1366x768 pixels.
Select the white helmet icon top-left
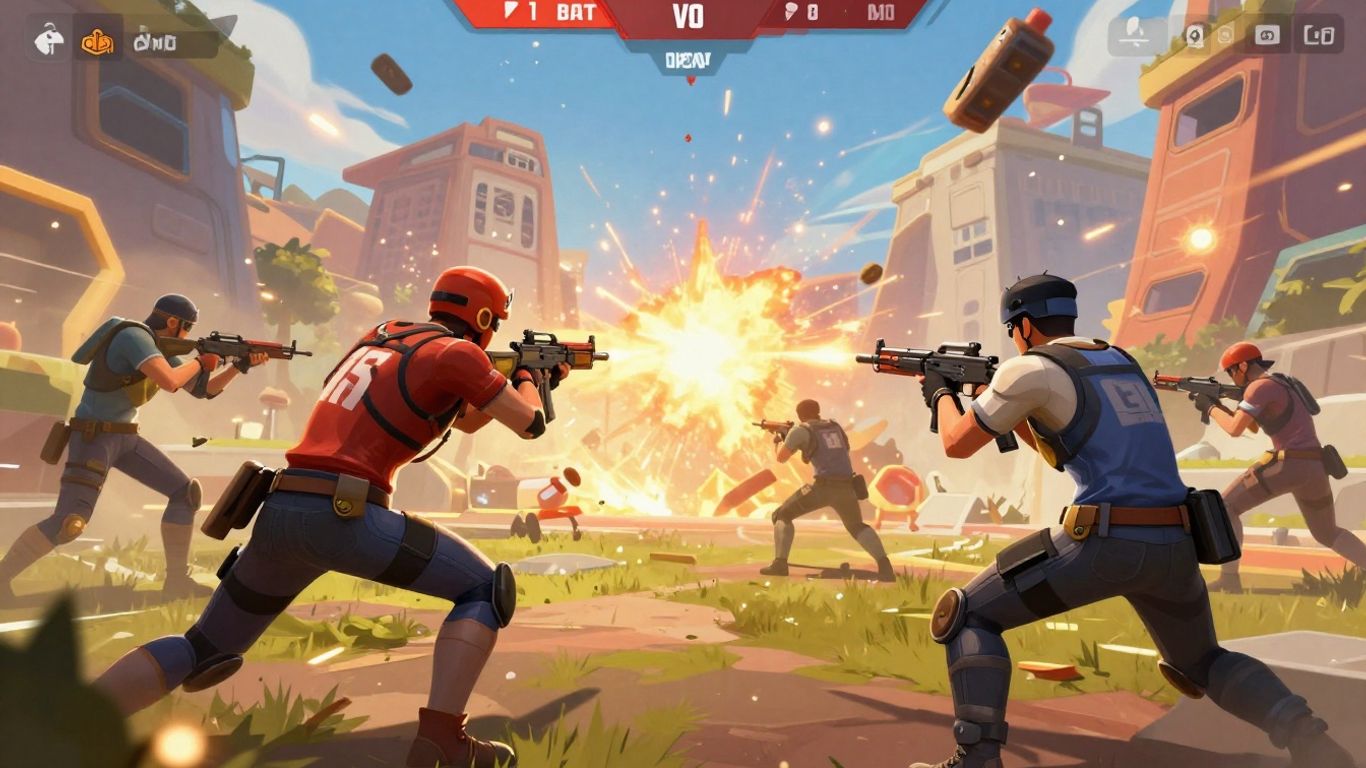48,40
